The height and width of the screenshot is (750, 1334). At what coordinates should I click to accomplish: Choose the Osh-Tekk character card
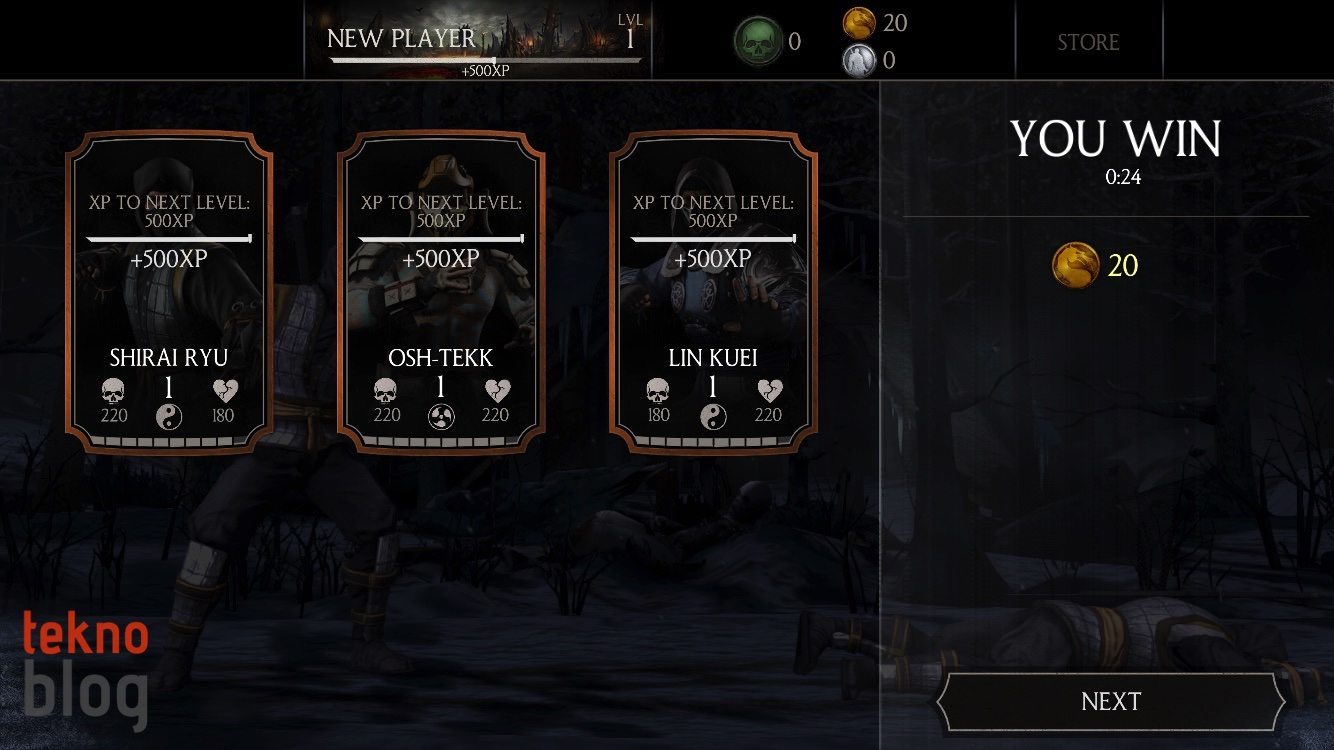click(441, 292)
